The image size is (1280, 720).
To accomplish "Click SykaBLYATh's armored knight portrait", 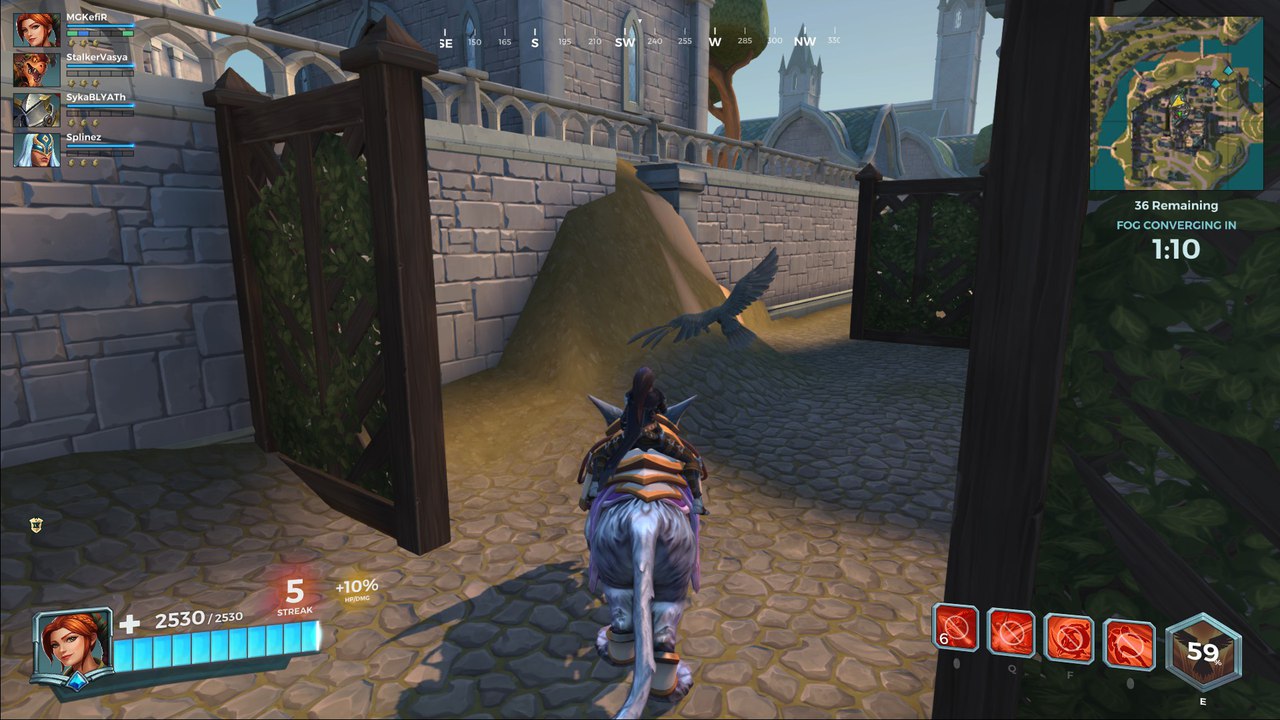I will [x=36, y=109].
